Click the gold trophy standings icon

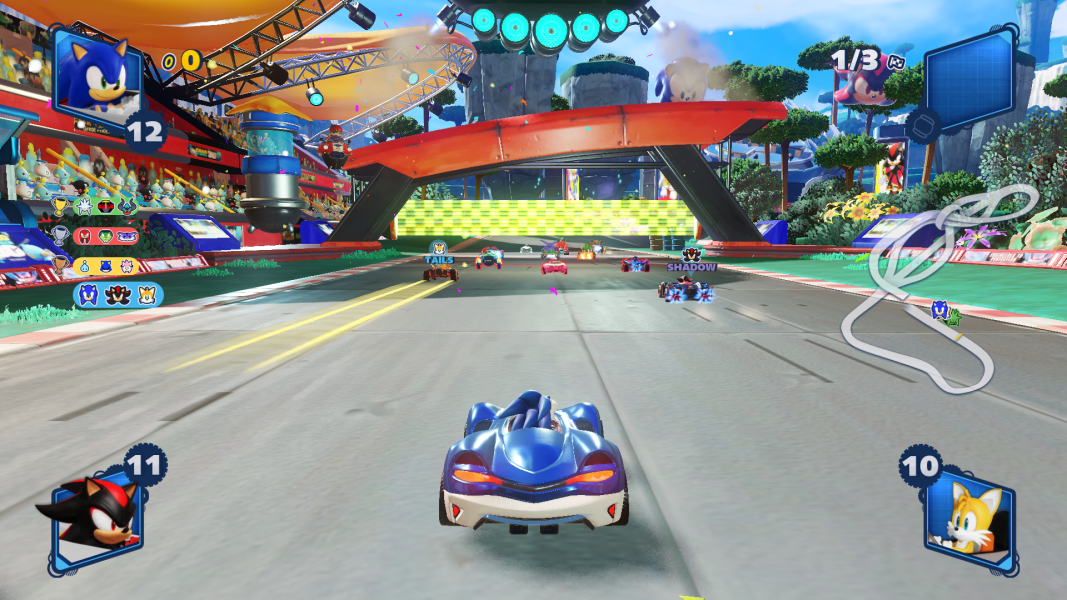pyautogui.click(x=59, y=207)
